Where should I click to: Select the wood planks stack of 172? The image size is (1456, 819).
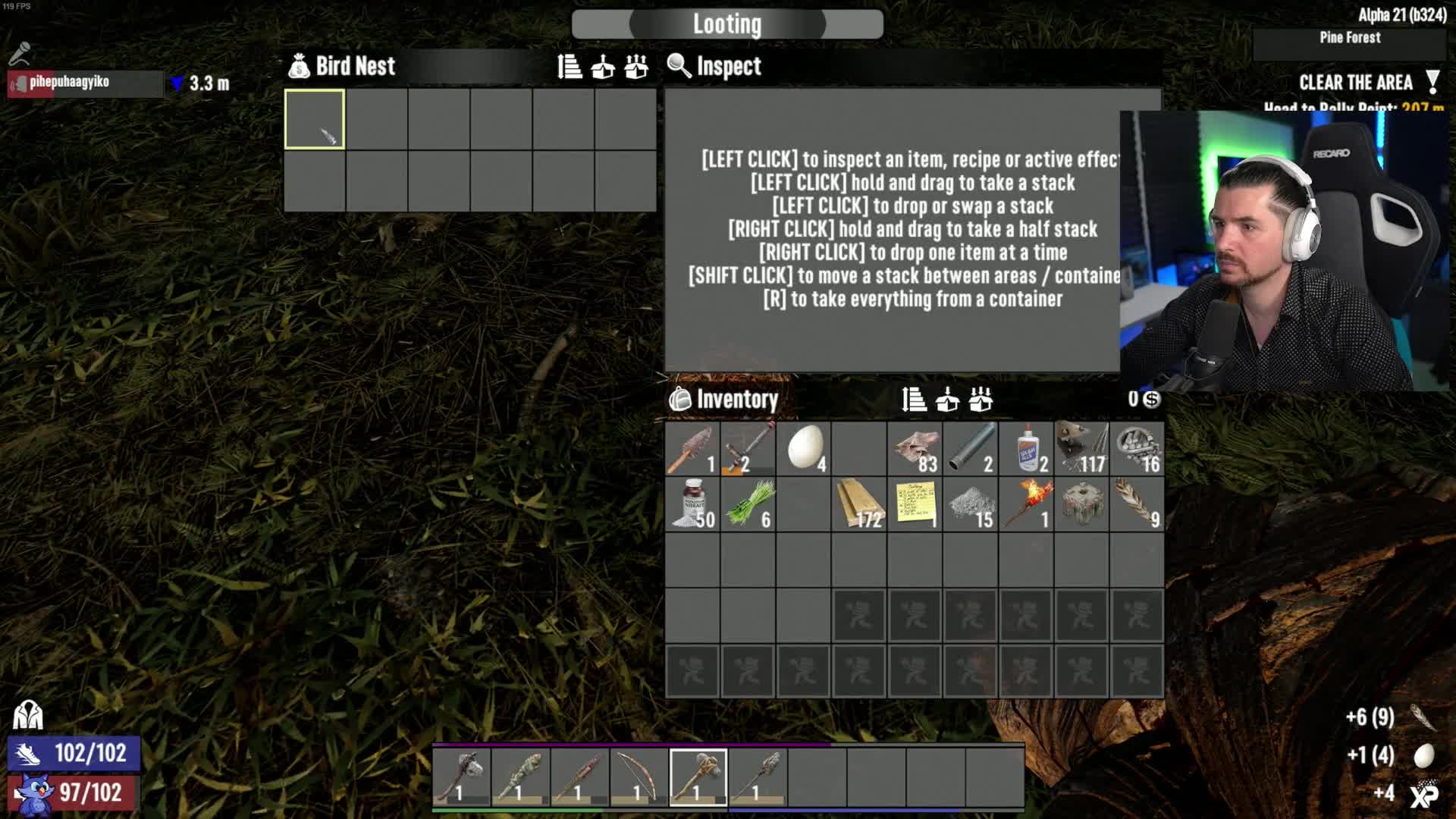[x=859, y=504]
